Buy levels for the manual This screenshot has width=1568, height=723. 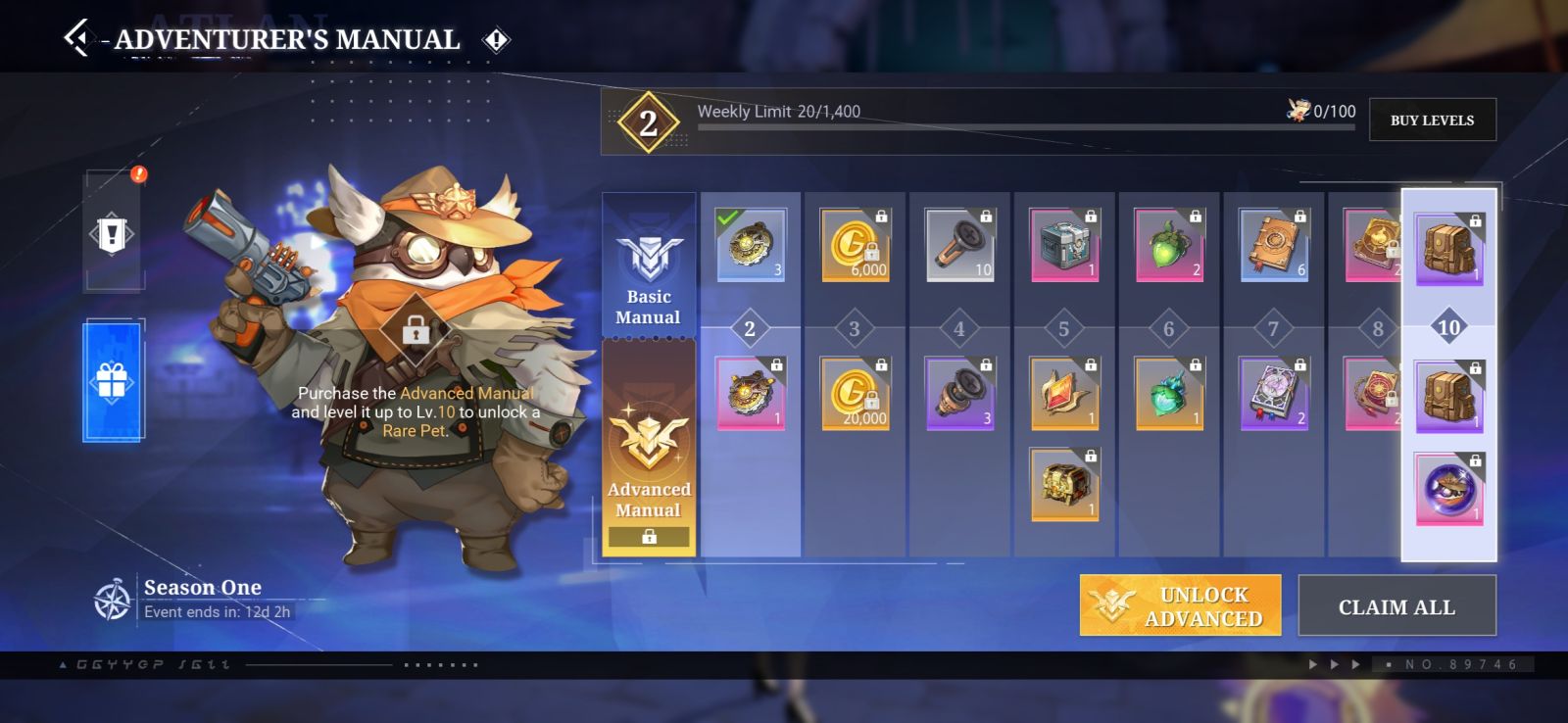pyautogui.click(x=1432, y=120)
